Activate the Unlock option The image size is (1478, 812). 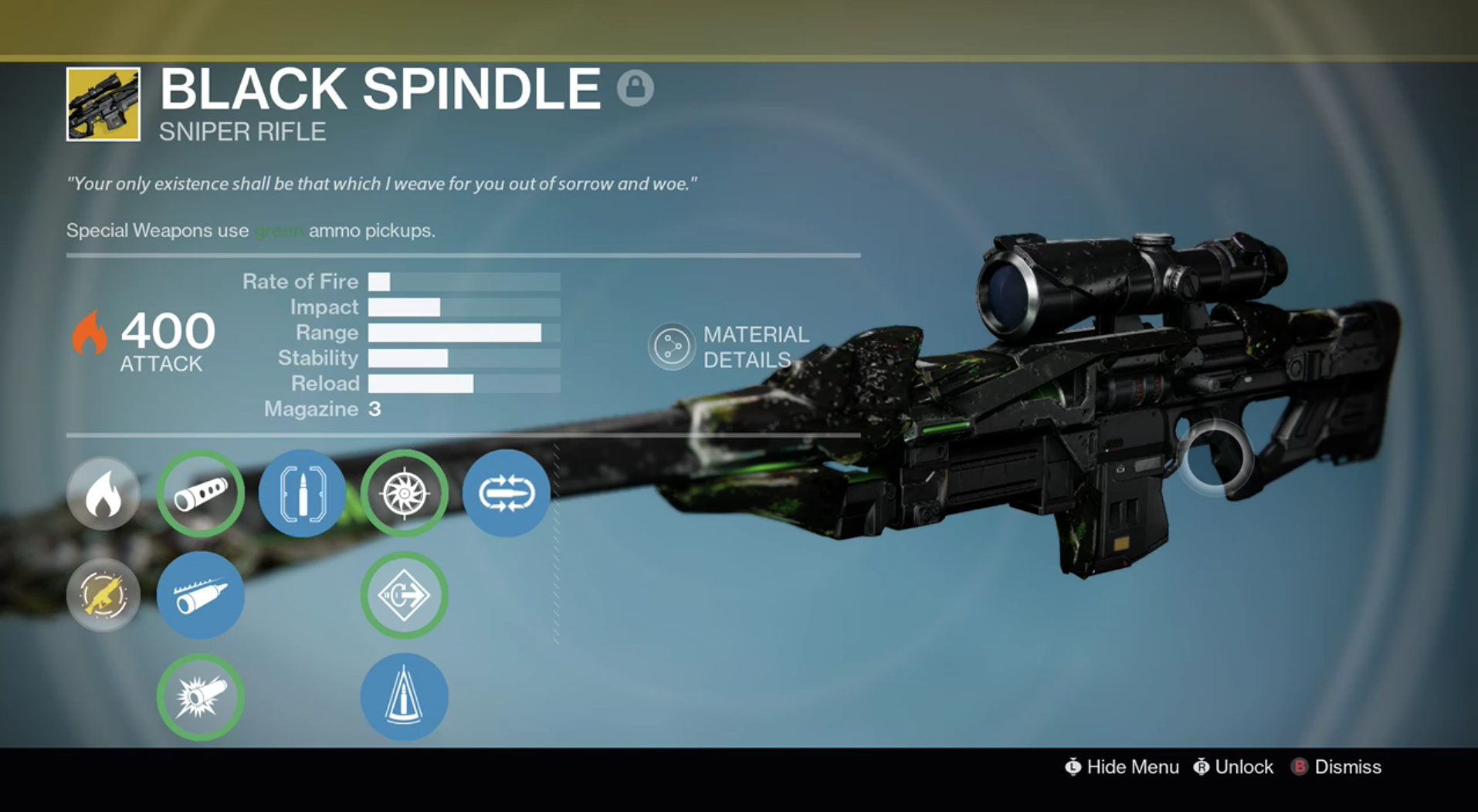(x=1233, y=767)
